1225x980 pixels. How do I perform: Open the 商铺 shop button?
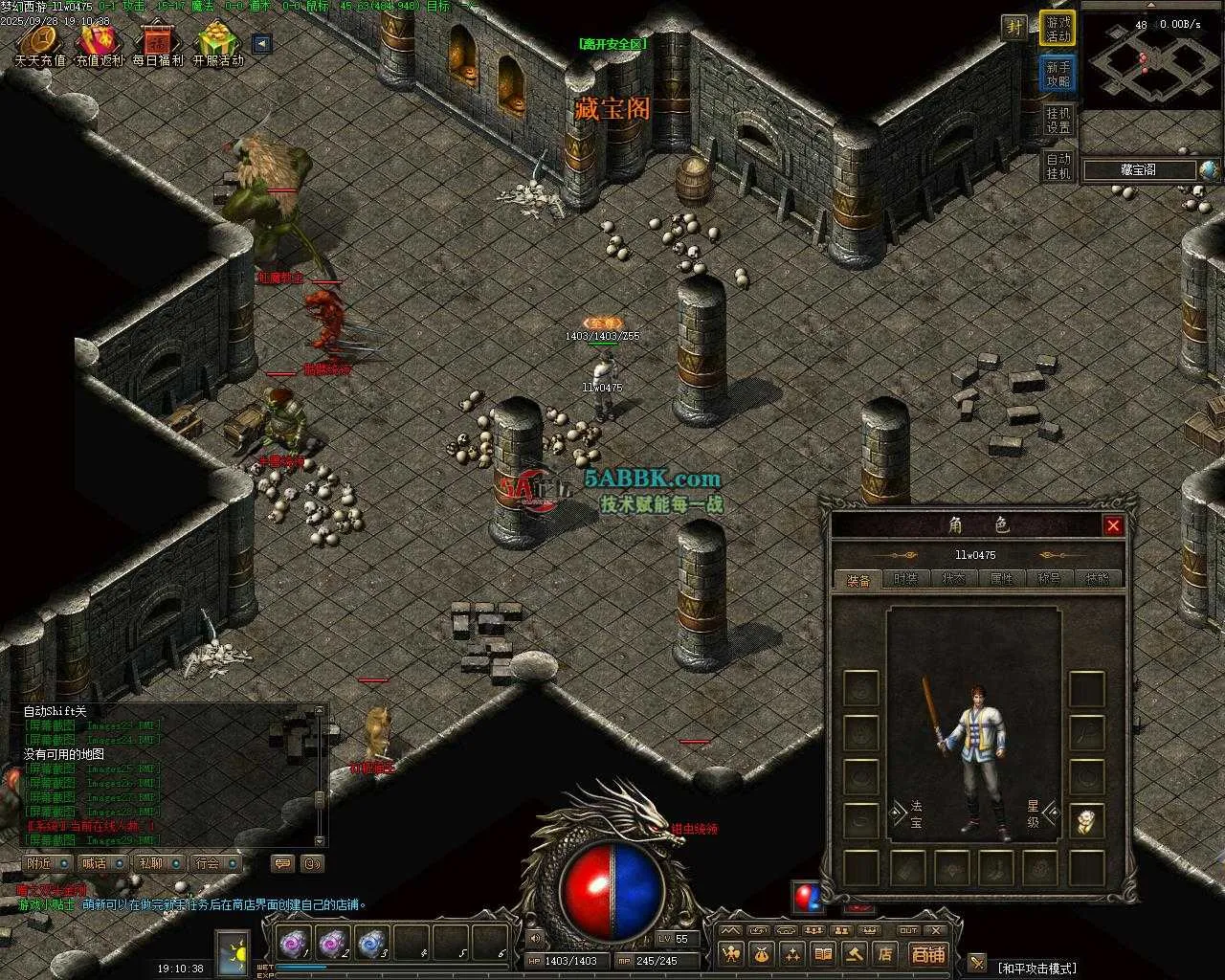point(927,953)
